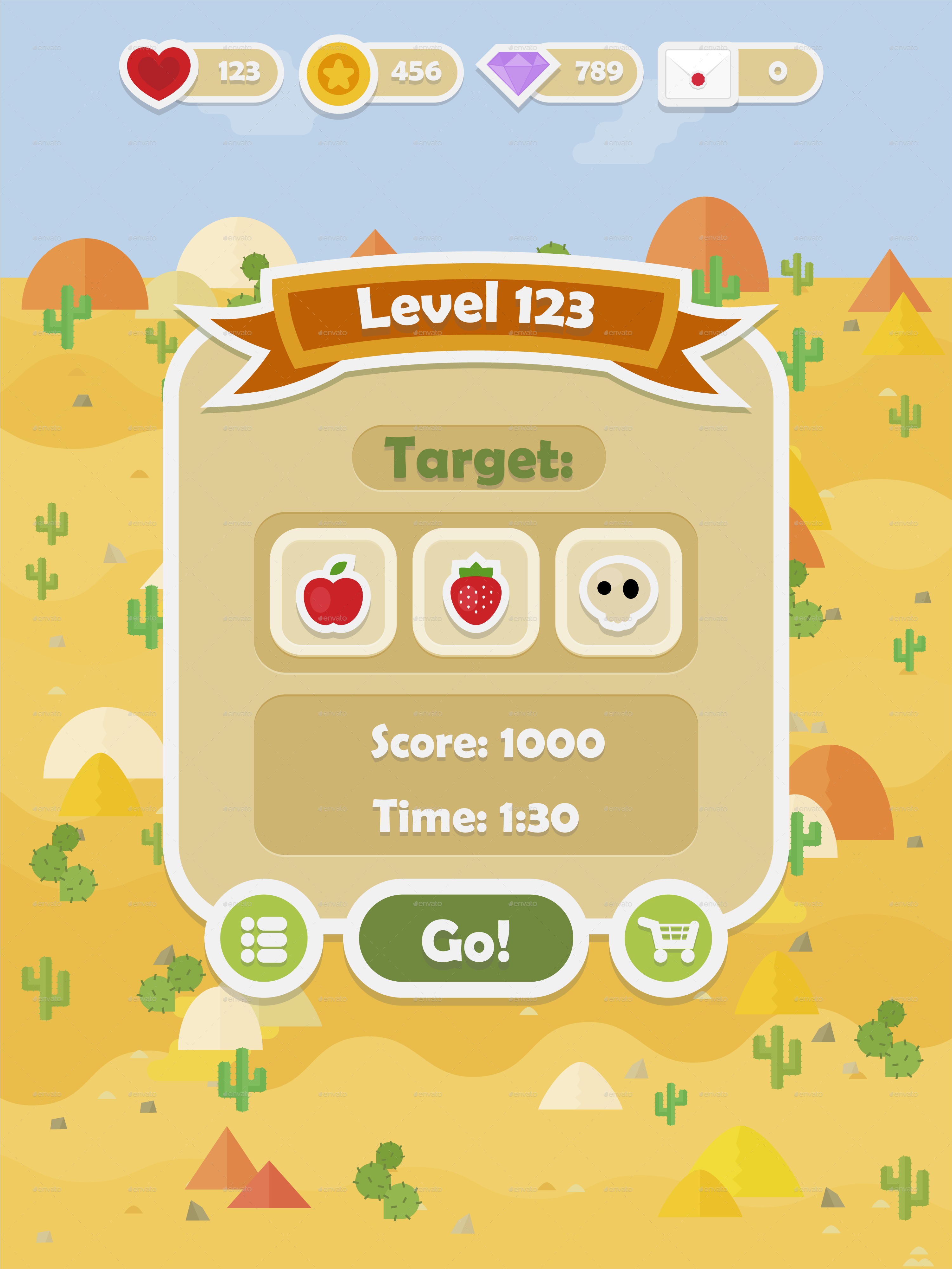Open the mail envelope icon
The height and width of the screenshot is (1269, 952).
pos(698,74)
